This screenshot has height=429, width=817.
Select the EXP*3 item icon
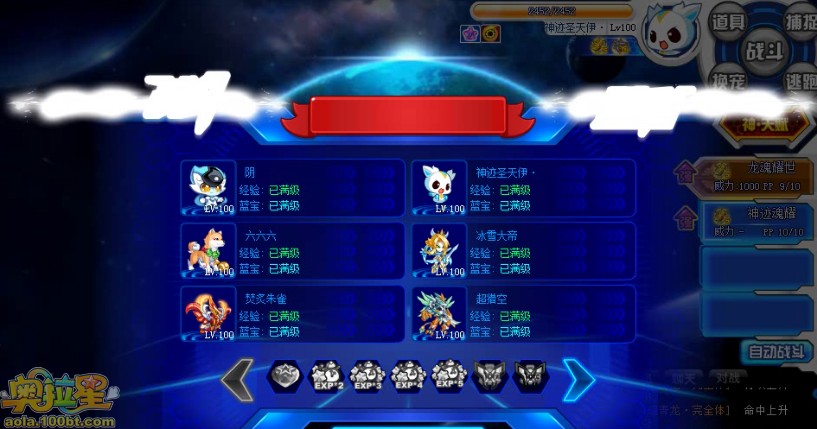tap(368, 377)
